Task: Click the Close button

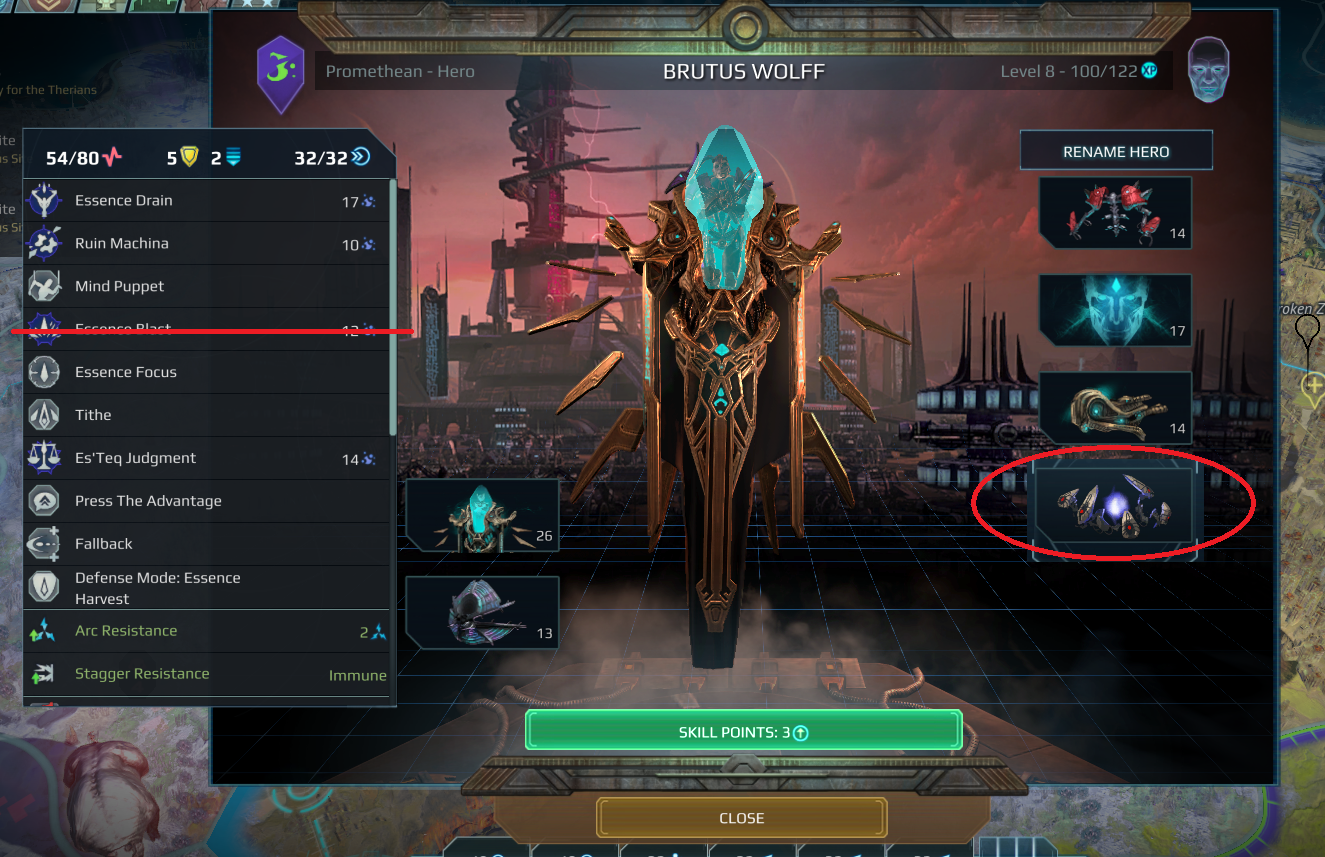Action: 741,817
